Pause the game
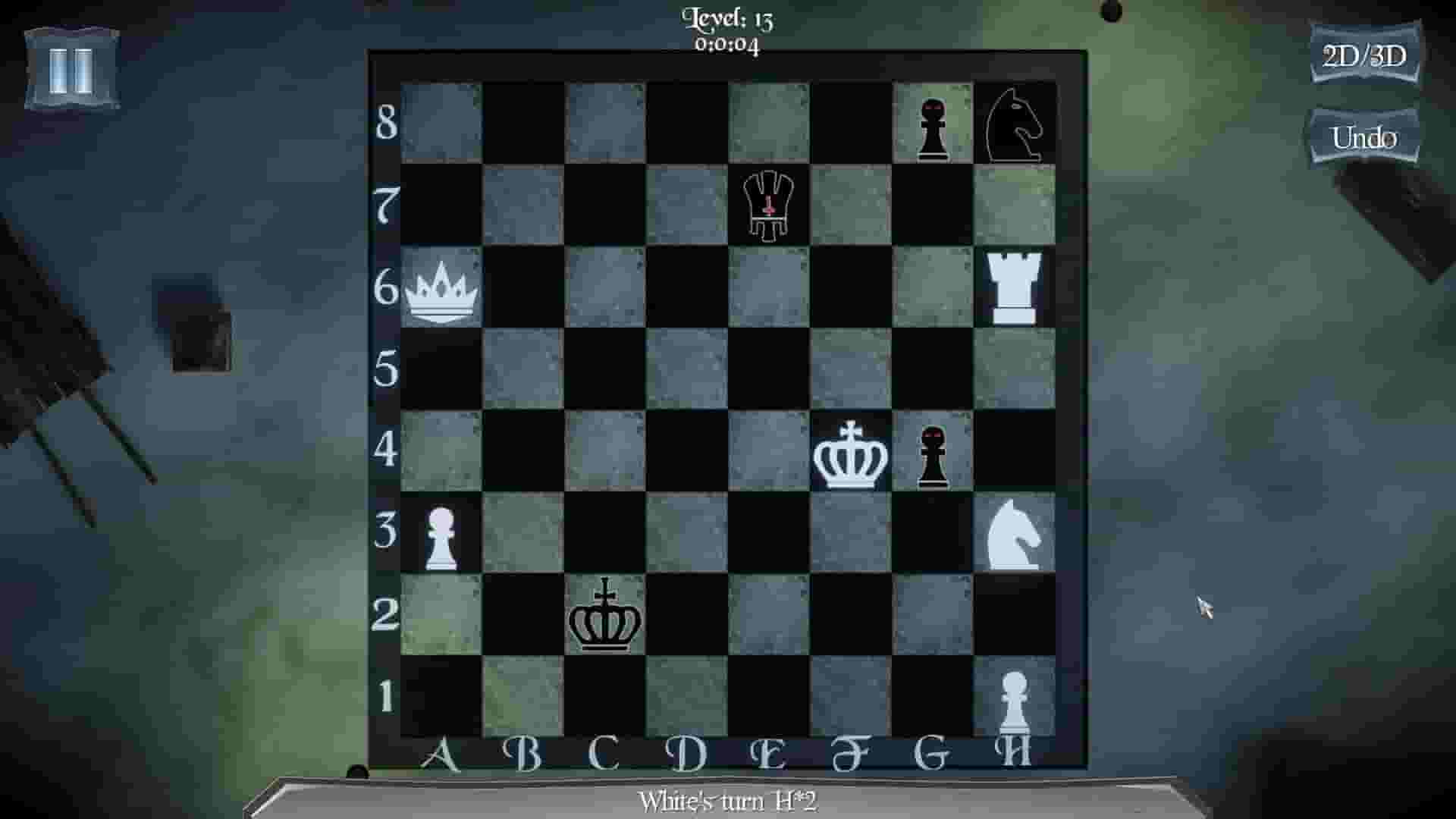 pos(72,72)
